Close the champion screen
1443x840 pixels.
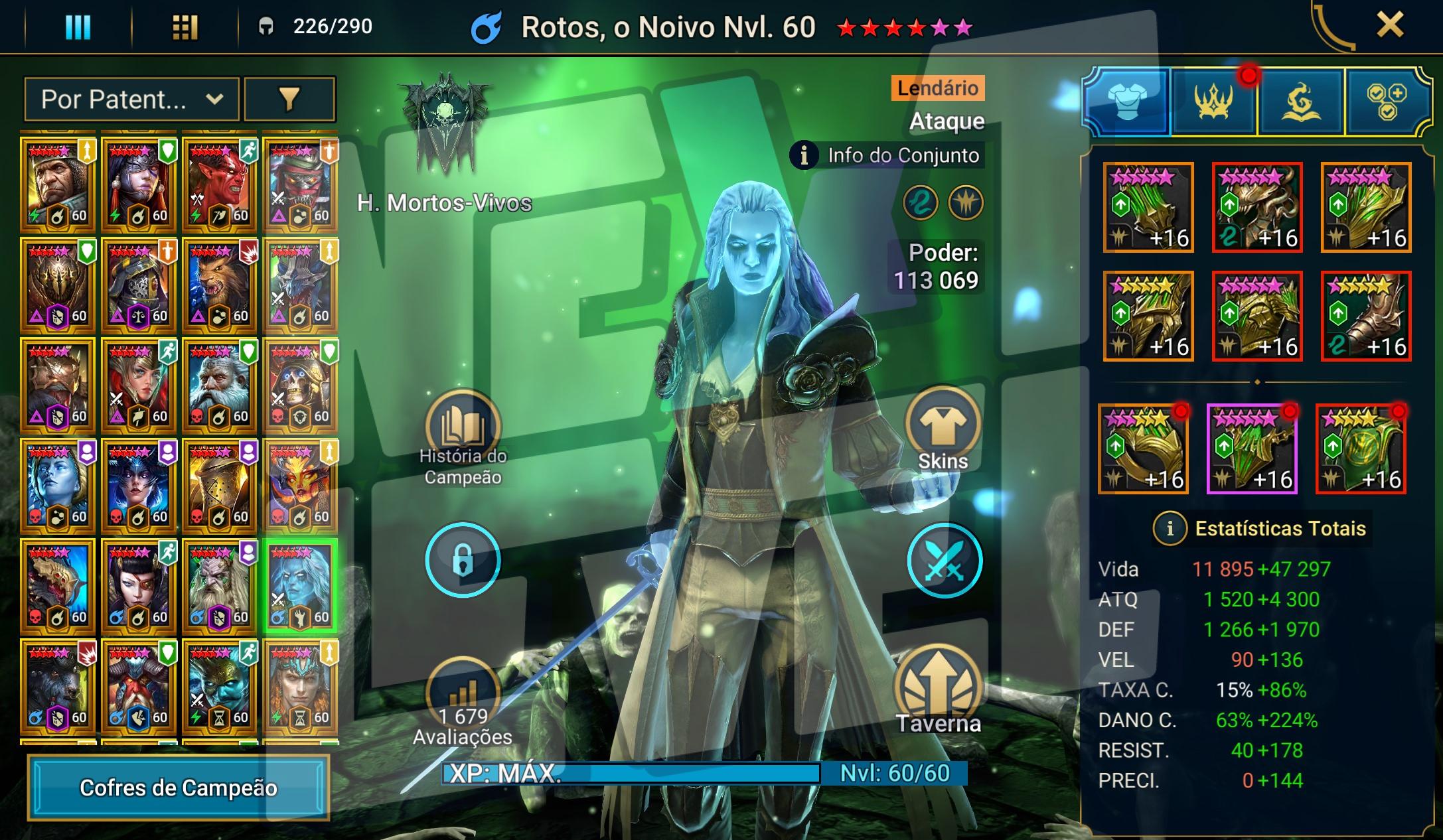(1389, 27)
